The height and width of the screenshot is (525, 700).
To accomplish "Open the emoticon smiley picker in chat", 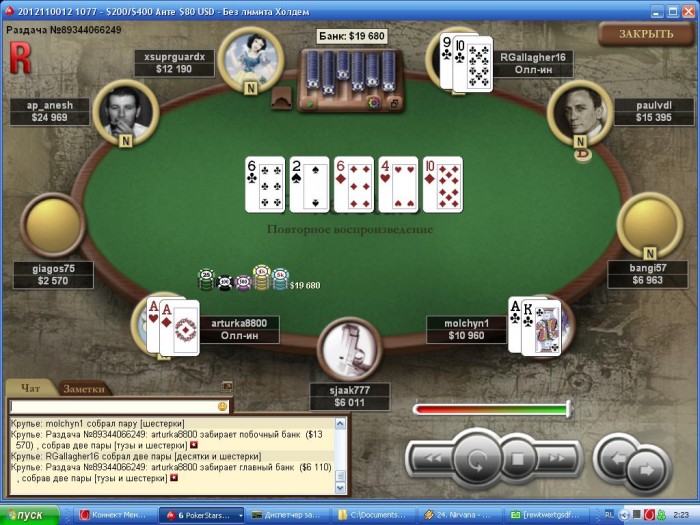I will point(223,407).
